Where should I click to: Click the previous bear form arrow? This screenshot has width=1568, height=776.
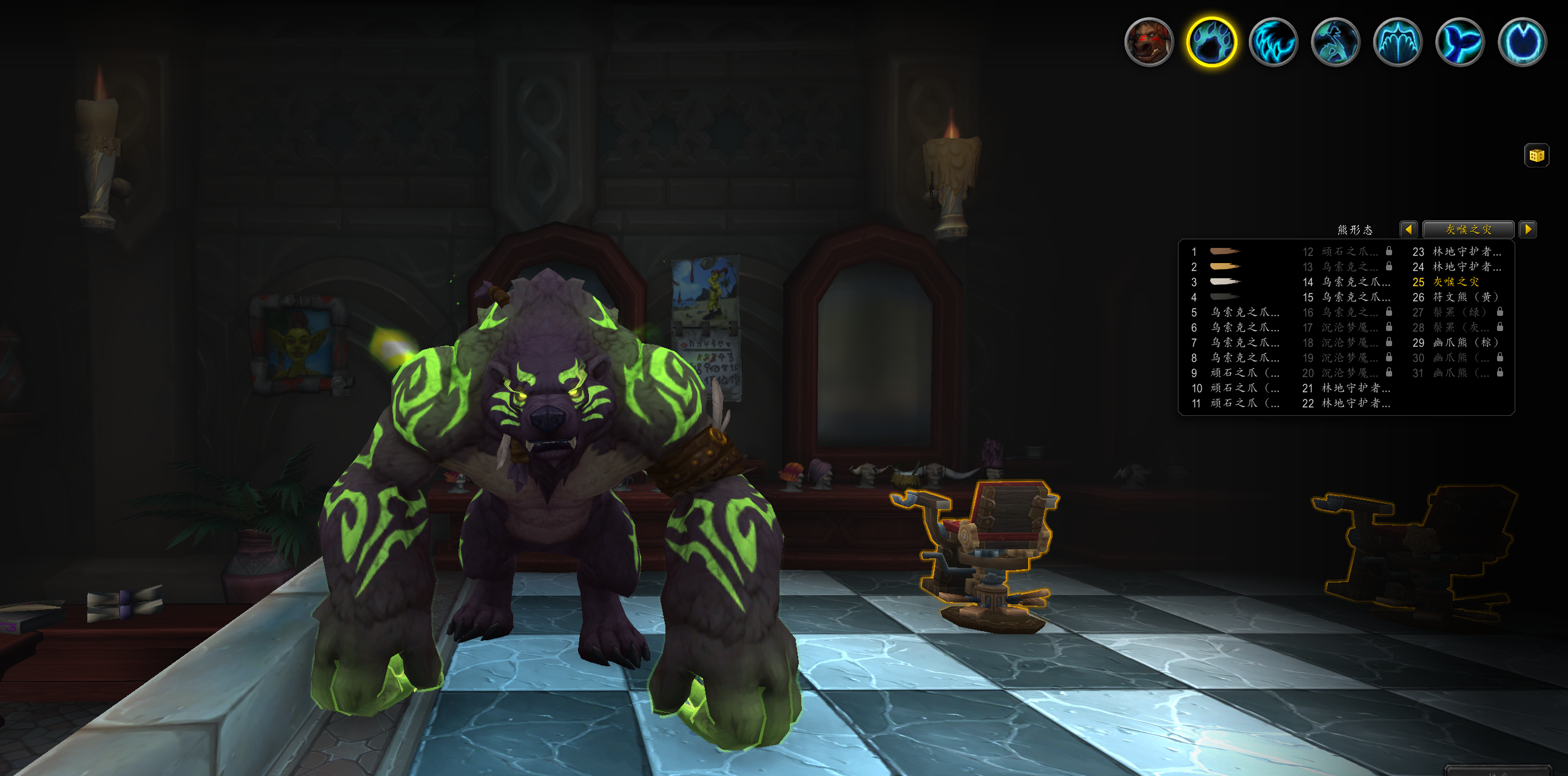pos(1408,229)
